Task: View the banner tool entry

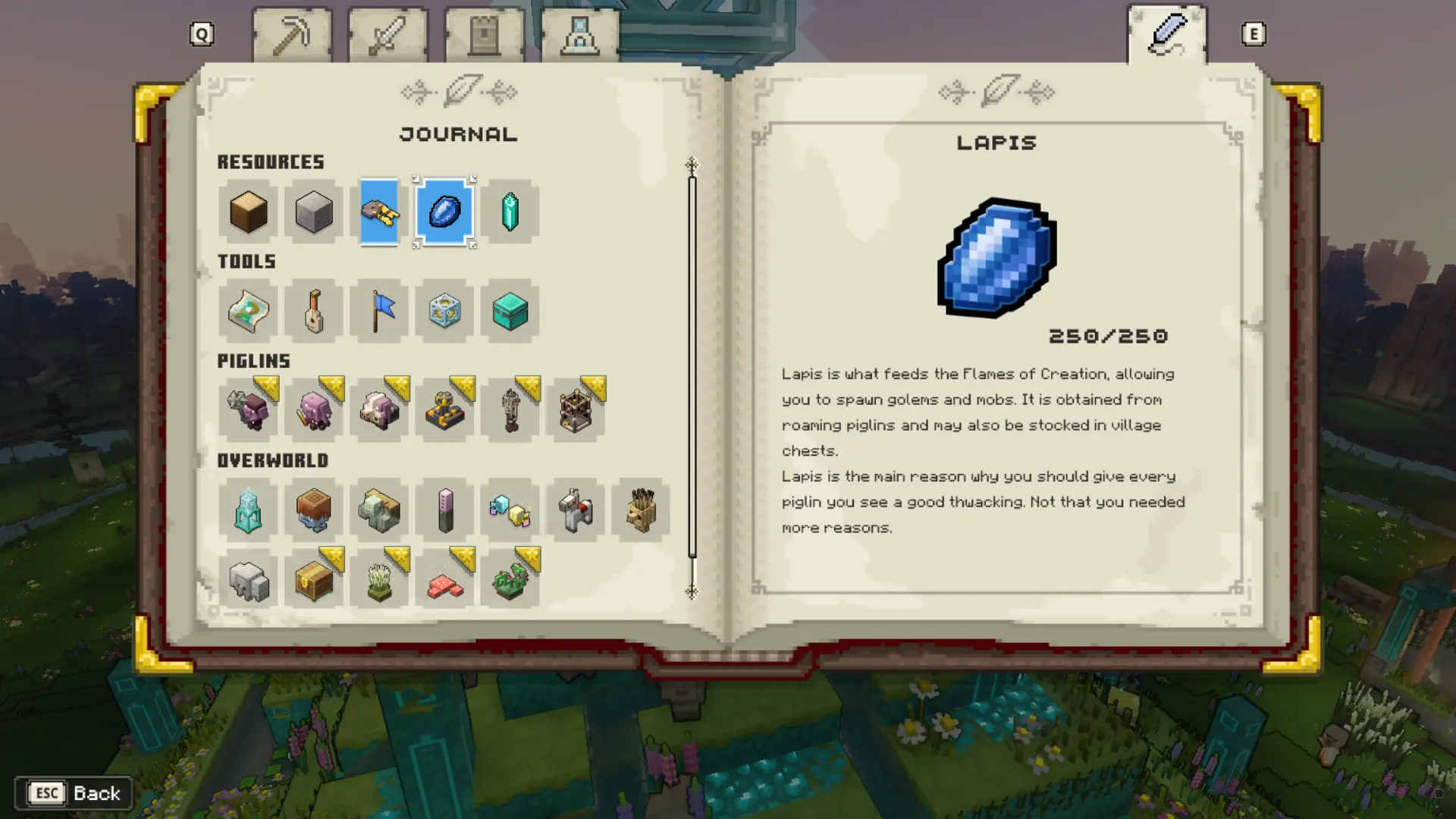Action: [x=379, y=312]
